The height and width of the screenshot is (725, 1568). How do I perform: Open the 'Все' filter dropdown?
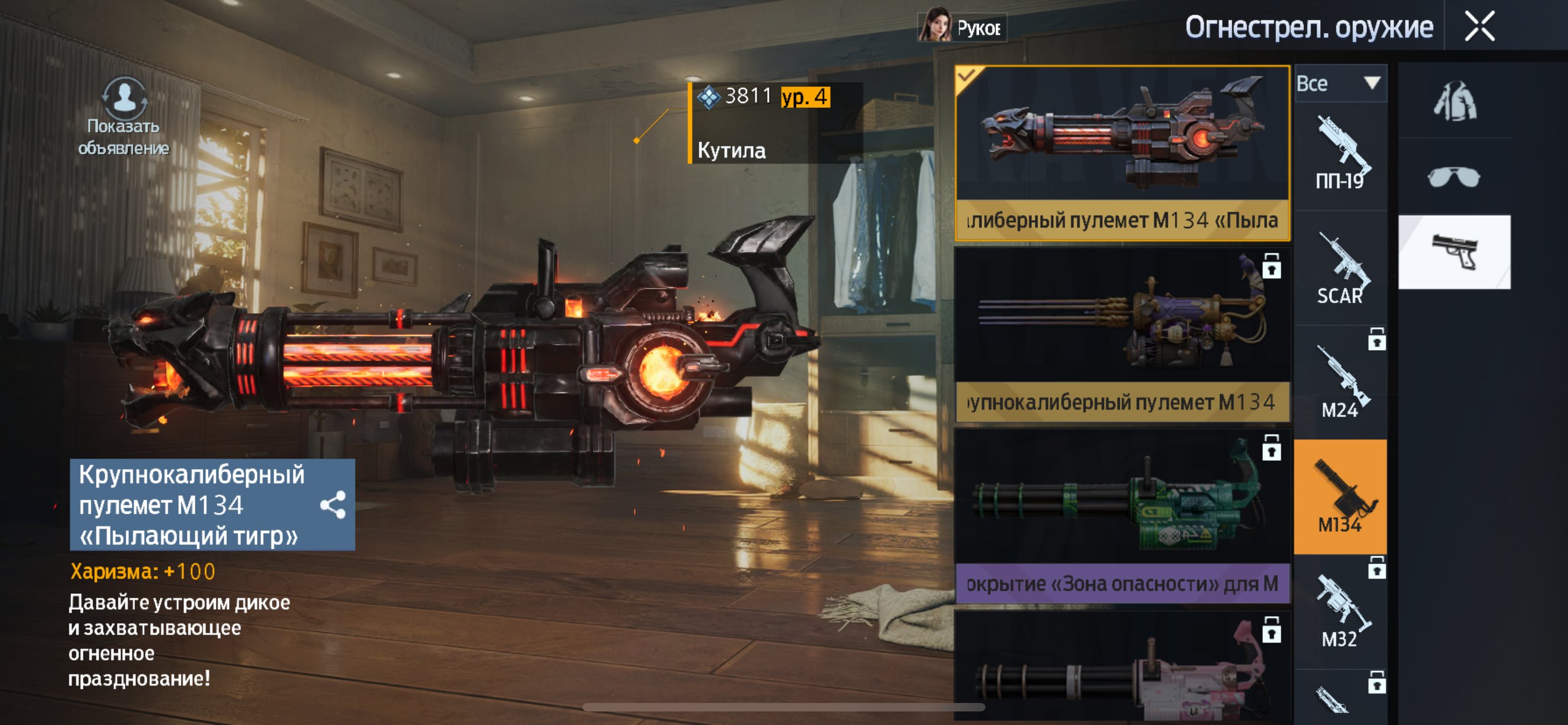click(1340, 83)
